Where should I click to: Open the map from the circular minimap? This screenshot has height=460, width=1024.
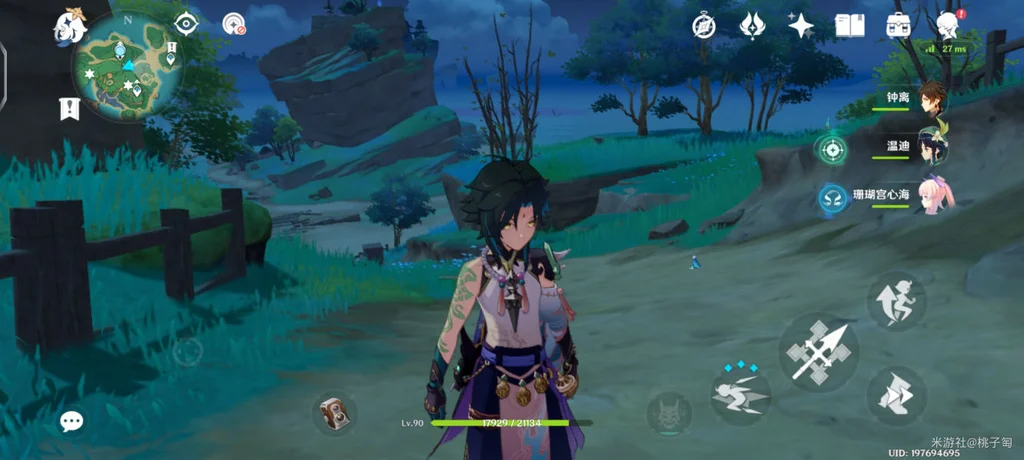coord(124,65)
